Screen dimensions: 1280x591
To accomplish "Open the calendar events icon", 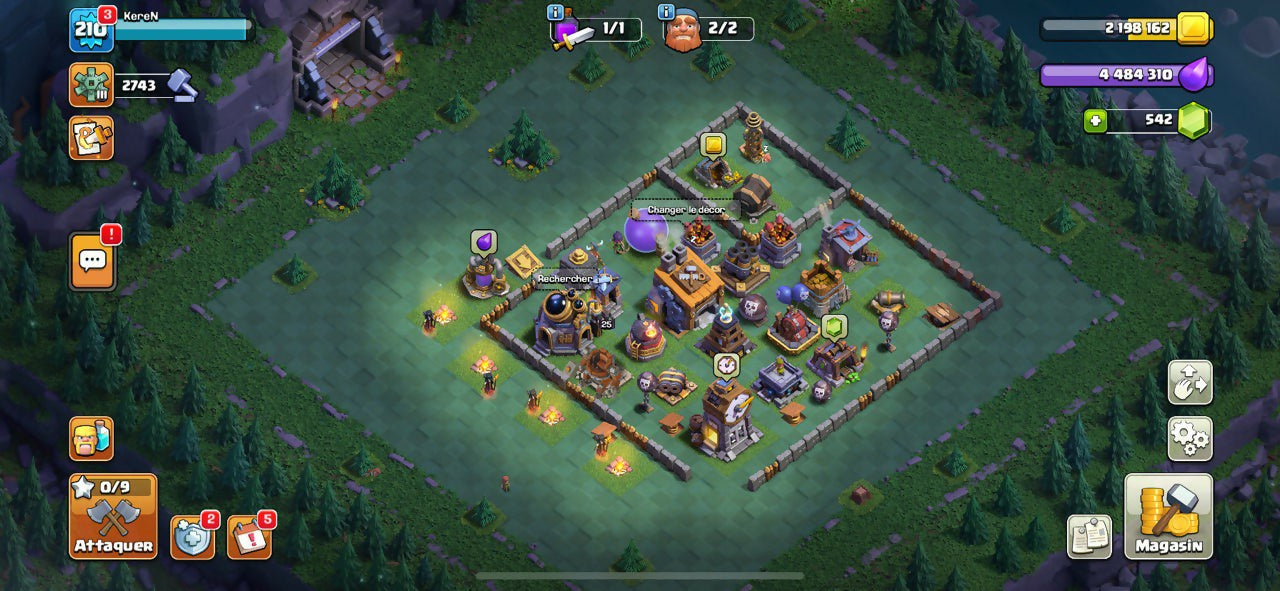I will tap(249, 538).
